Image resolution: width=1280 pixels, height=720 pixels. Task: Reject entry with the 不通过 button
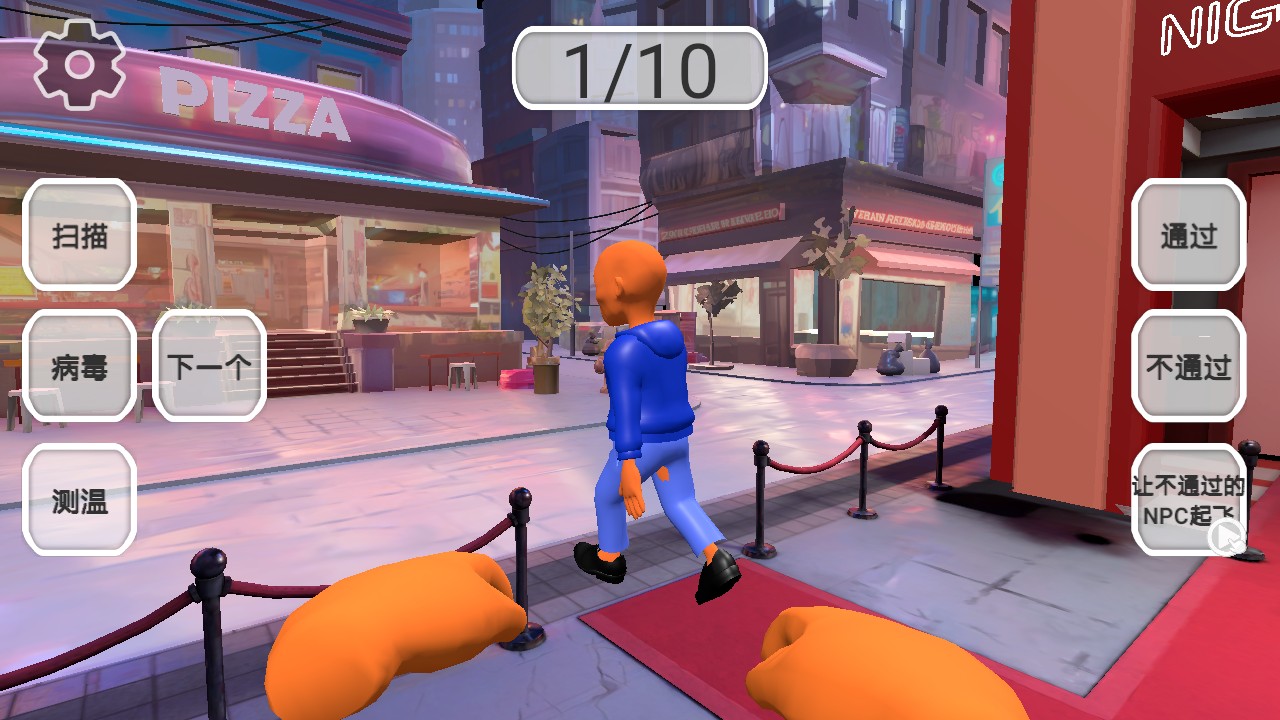tap(1188, 367)
